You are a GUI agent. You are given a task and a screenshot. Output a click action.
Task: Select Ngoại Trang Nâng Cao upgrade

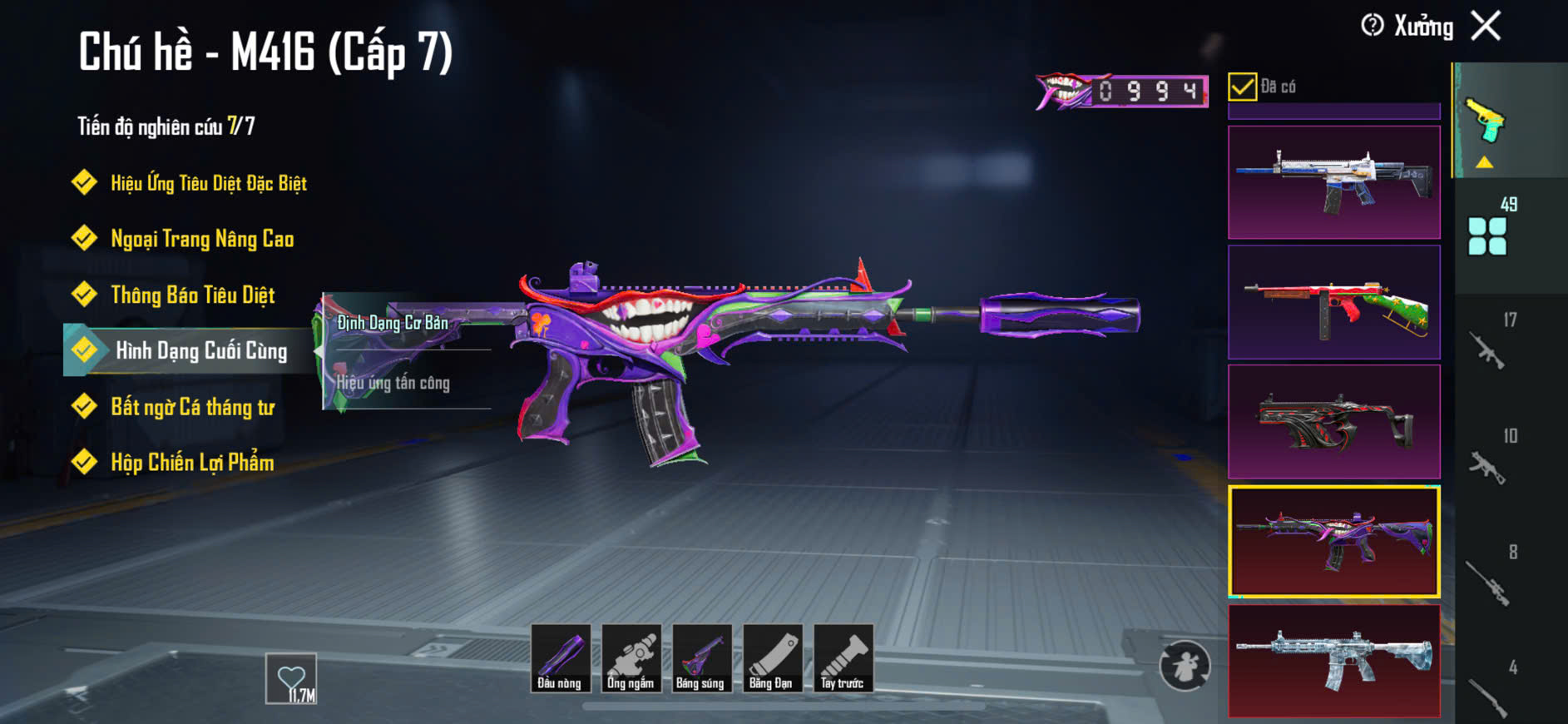point(201,240)
